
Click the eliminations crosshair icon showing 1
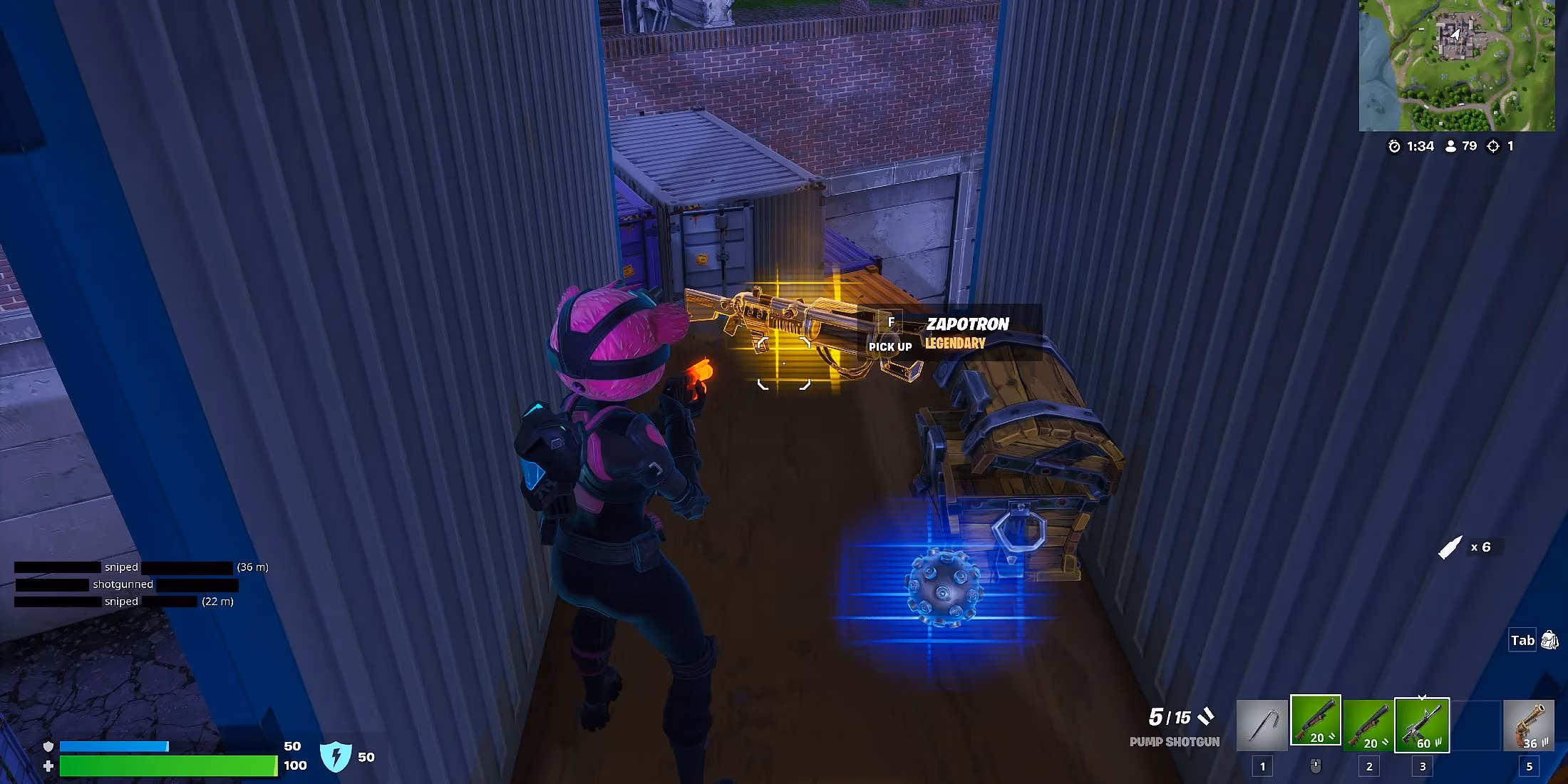coord(1493,146)
